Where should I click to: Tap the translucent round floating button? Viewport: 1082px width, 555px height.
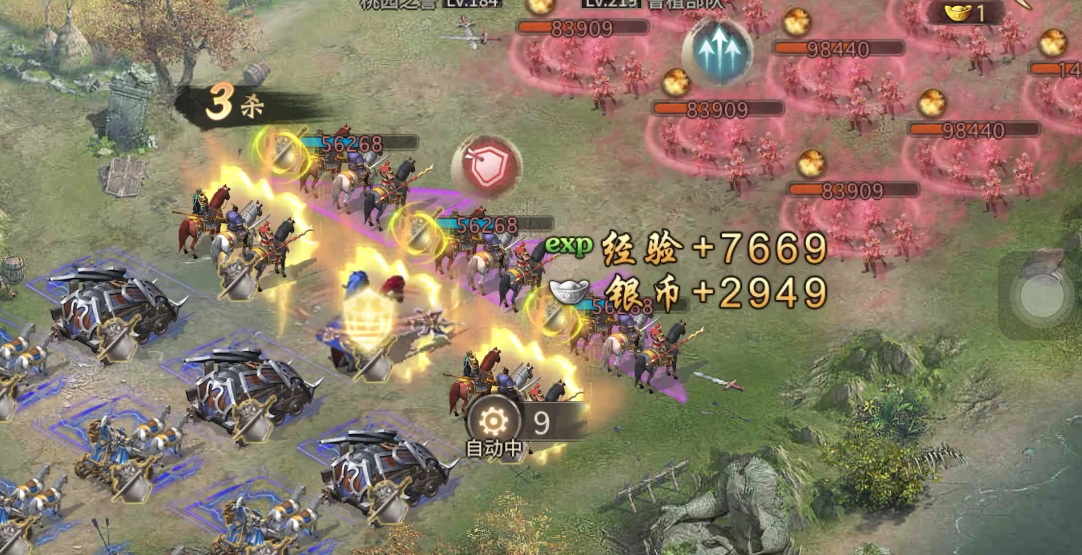pos(1041,295)
